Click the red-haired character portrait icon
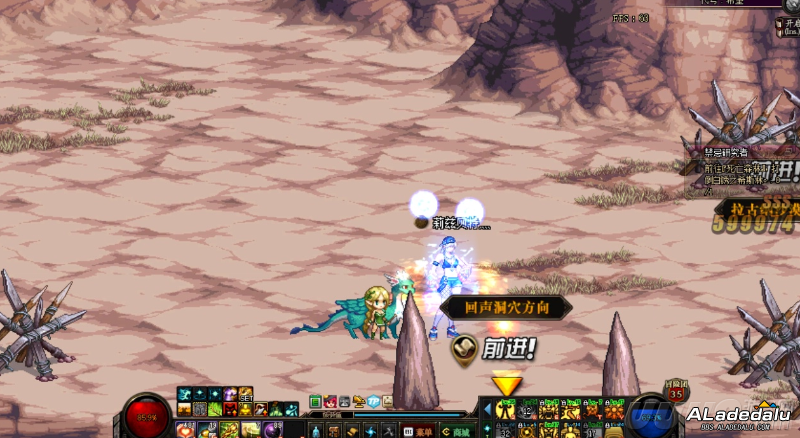Screen dimensions: 800x438 point(330,401)
